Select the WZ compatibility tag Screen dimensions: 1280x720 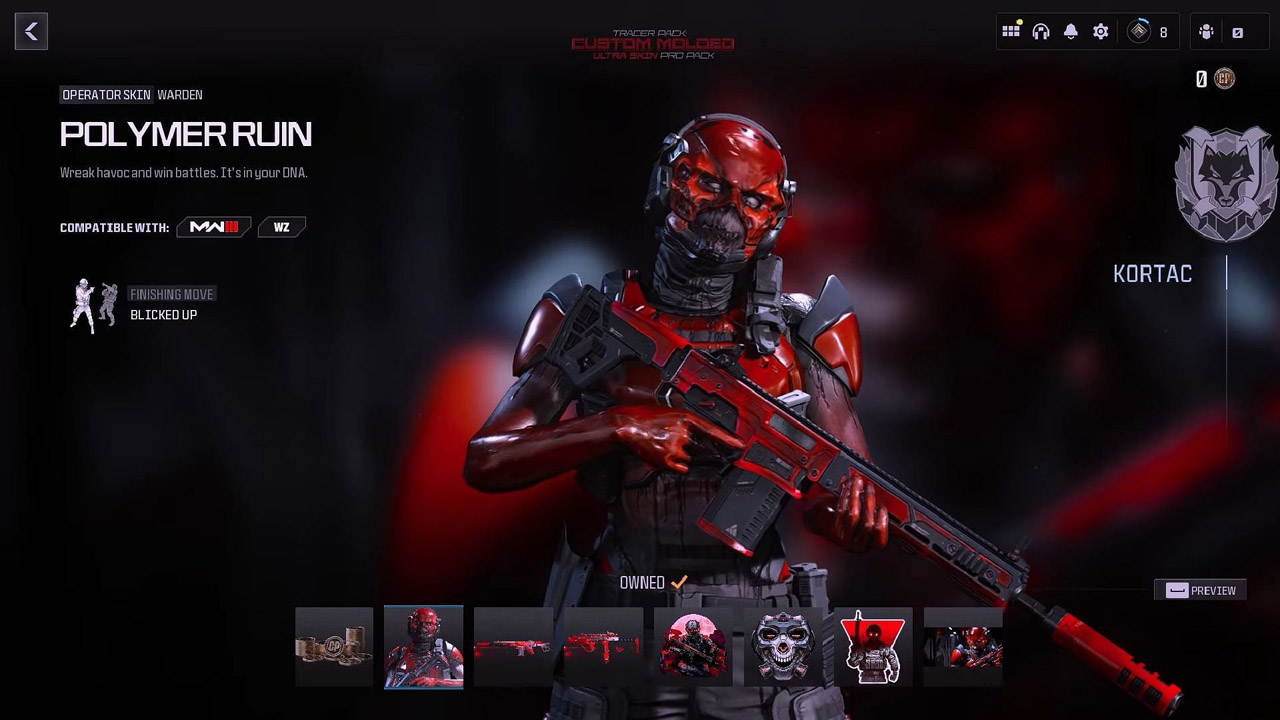tap(281, 227)
